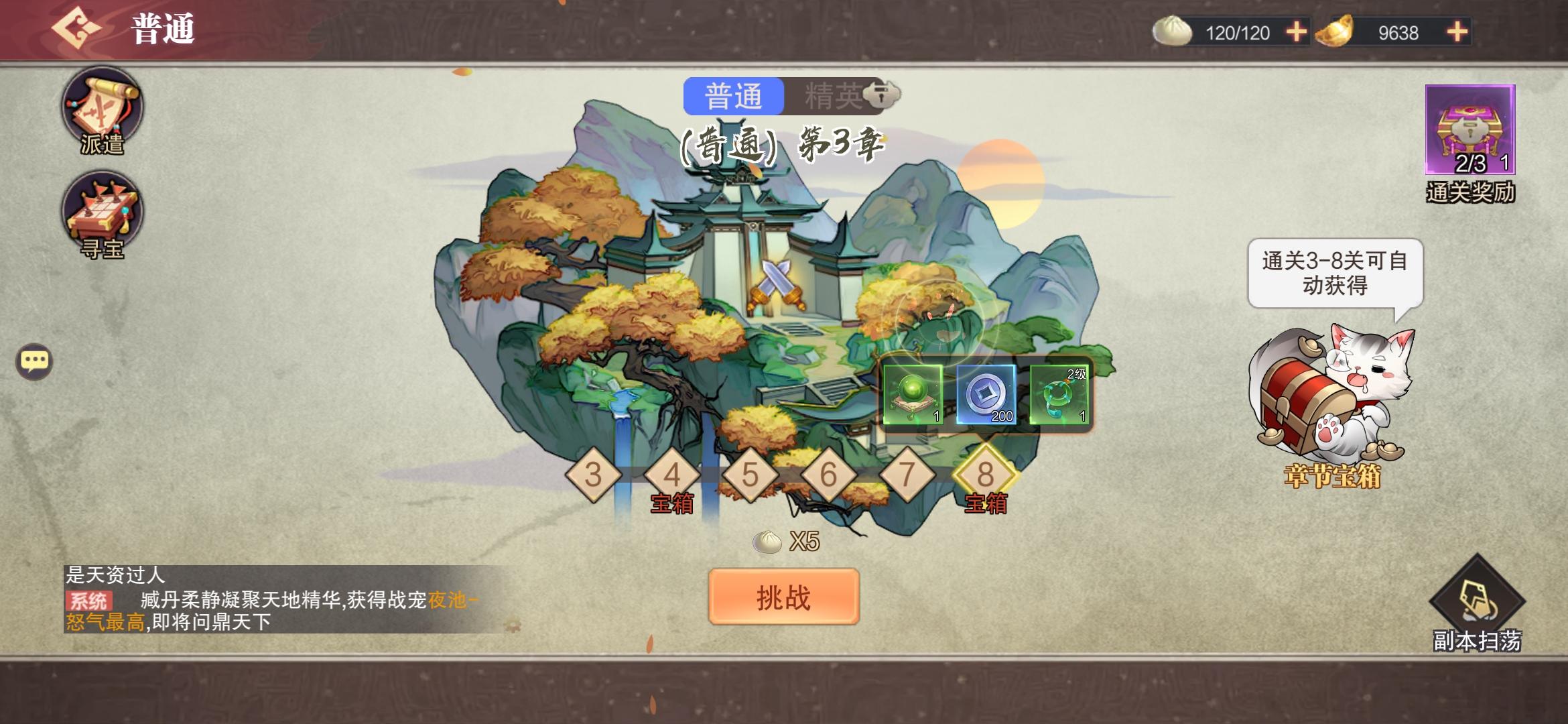The width and height of the screenshot is (1568, 724).
Task: Open the chat bubble on the left edge
Action: (x=35, y=359)
